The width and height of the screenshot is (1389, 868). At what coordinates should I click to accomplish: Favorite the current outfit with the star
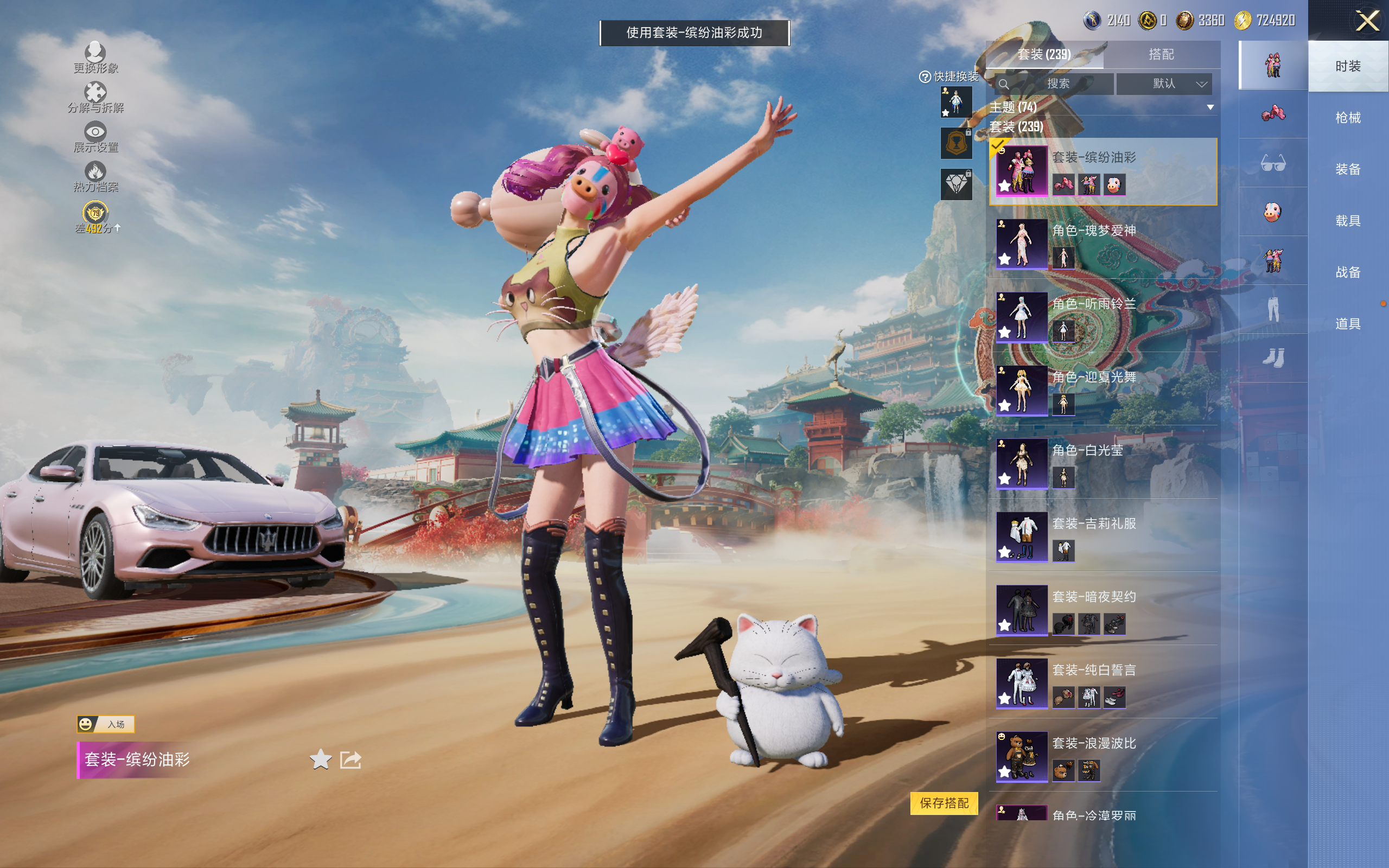click(320, 759)
